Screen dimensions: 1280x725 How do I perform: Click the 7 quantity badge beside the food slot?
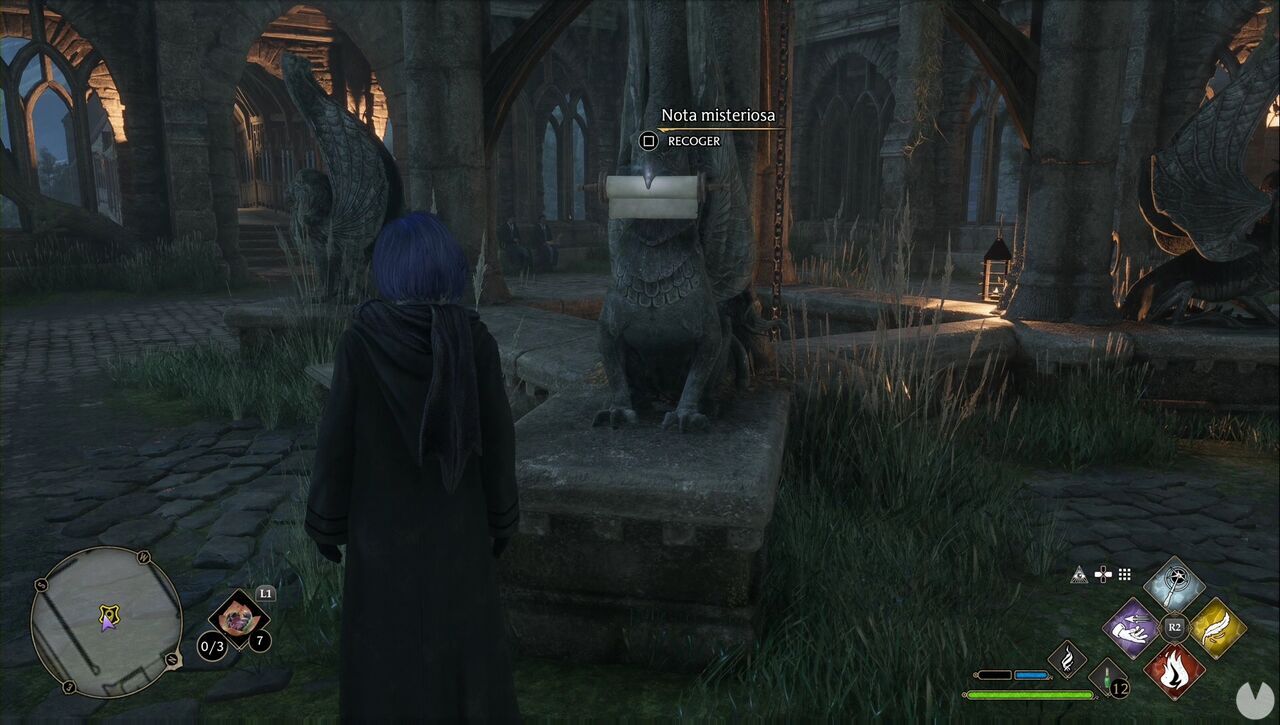point(261,639)
